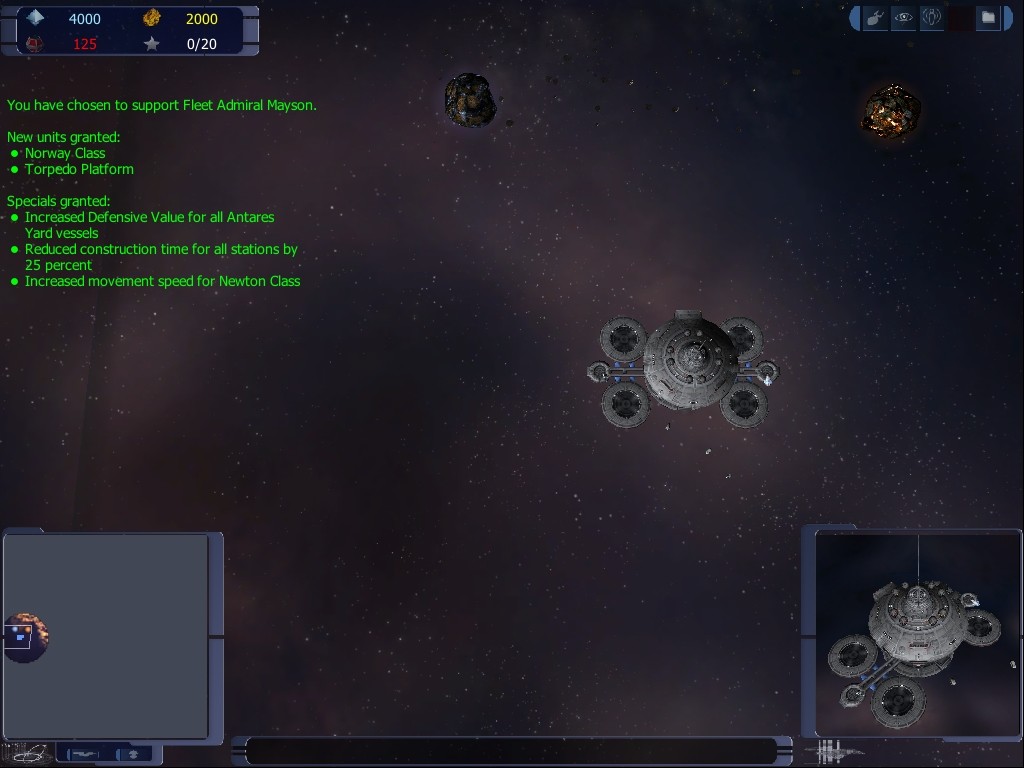1024x768 pixels.
Task: Select the planet marker on the minimap
Action: tap(25, 637)
